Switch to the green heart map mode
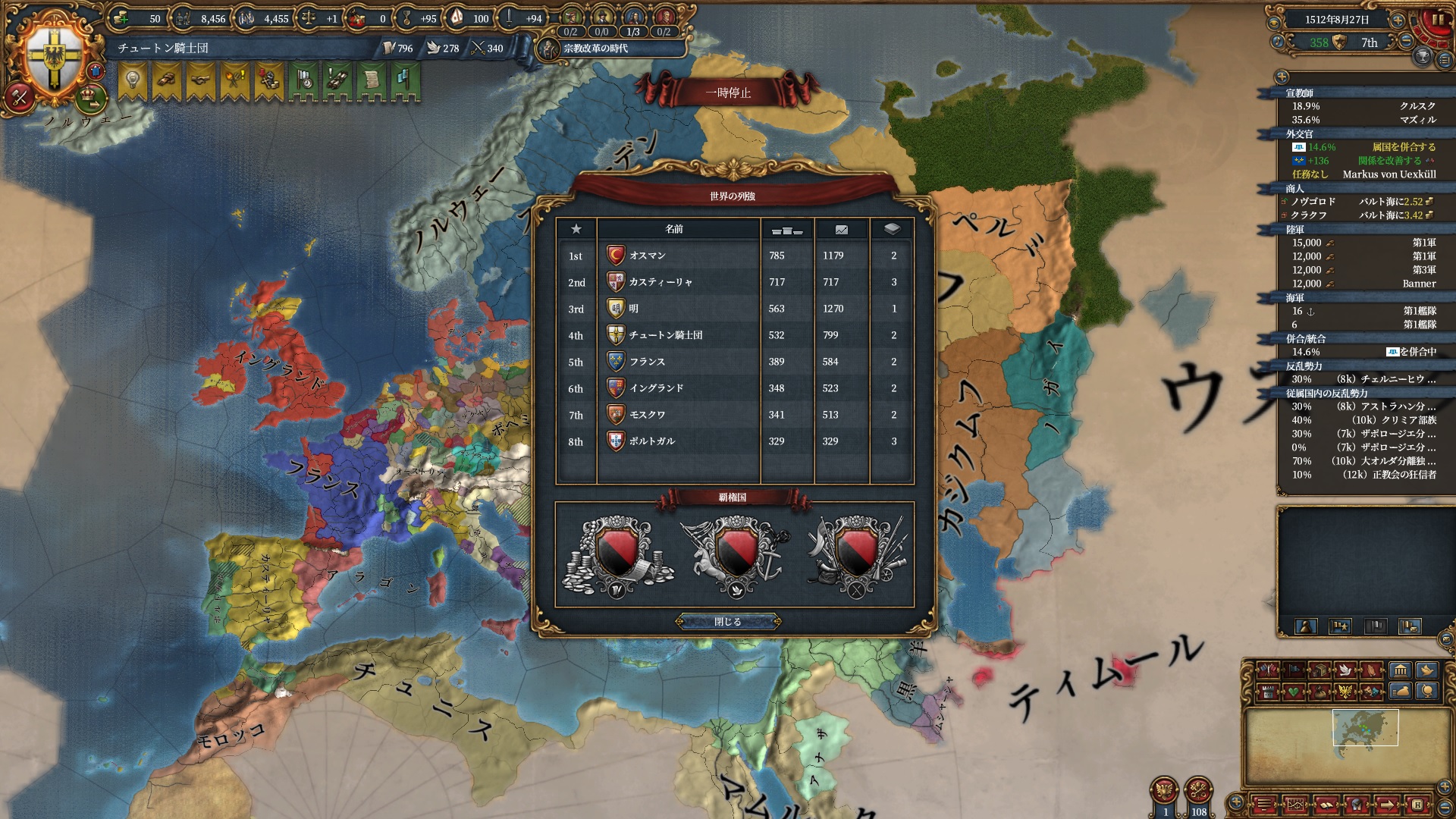The height and width of the screenshot is (819, 1456). pyautogui.click(x=1293, y=692)
